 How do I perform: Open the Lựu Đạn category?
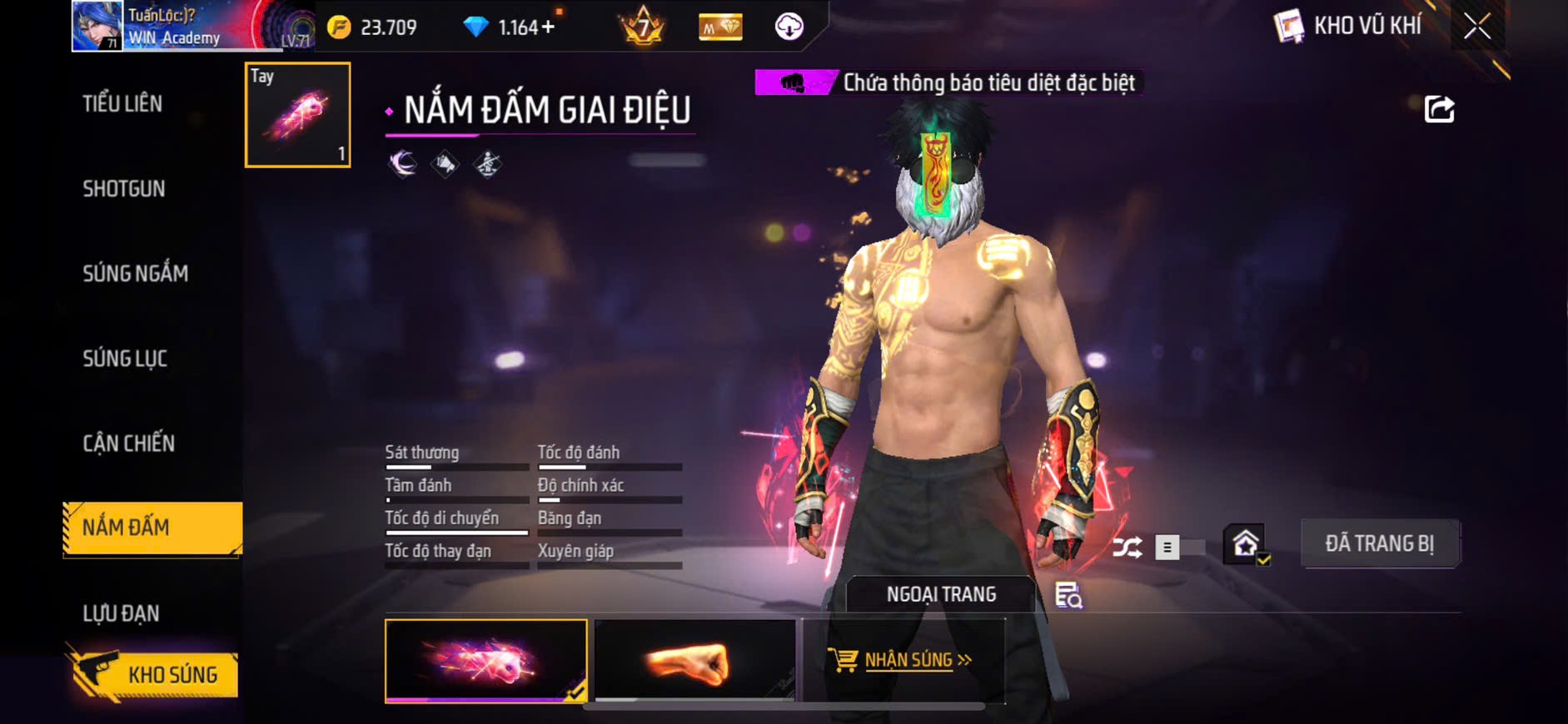(121, 613)
